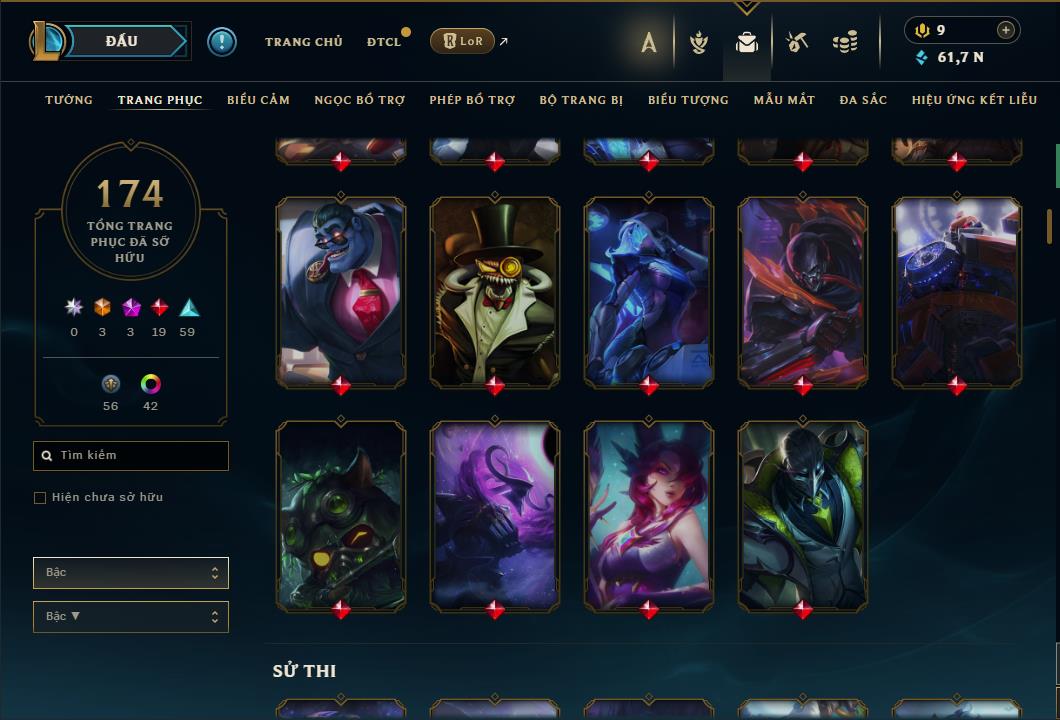This screenshot has height=720, width=1060.
Task: Show the BỘ TRANG BỊ tab
Action: (x=581, y=100)
